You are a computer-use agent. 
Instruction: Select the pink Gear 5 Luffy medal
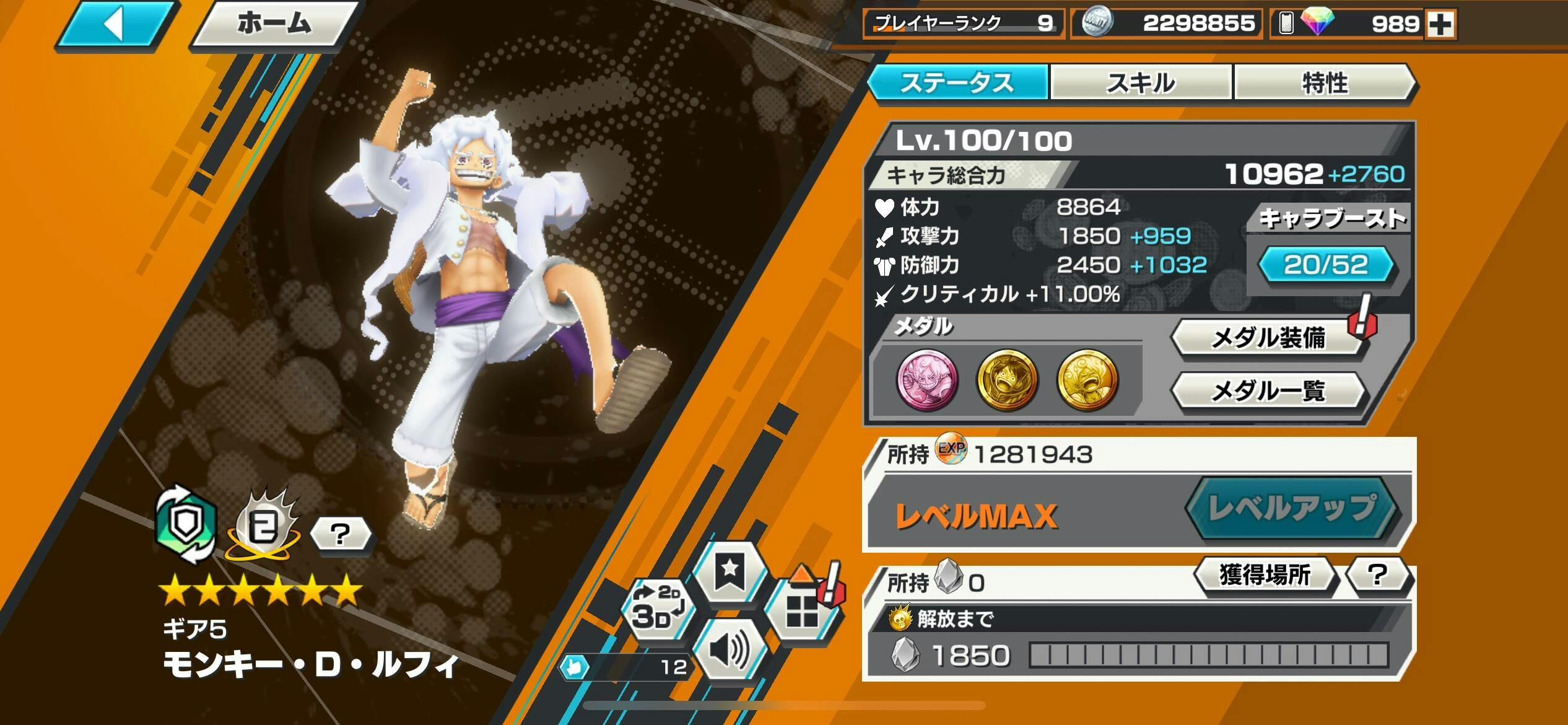[927, 380]
